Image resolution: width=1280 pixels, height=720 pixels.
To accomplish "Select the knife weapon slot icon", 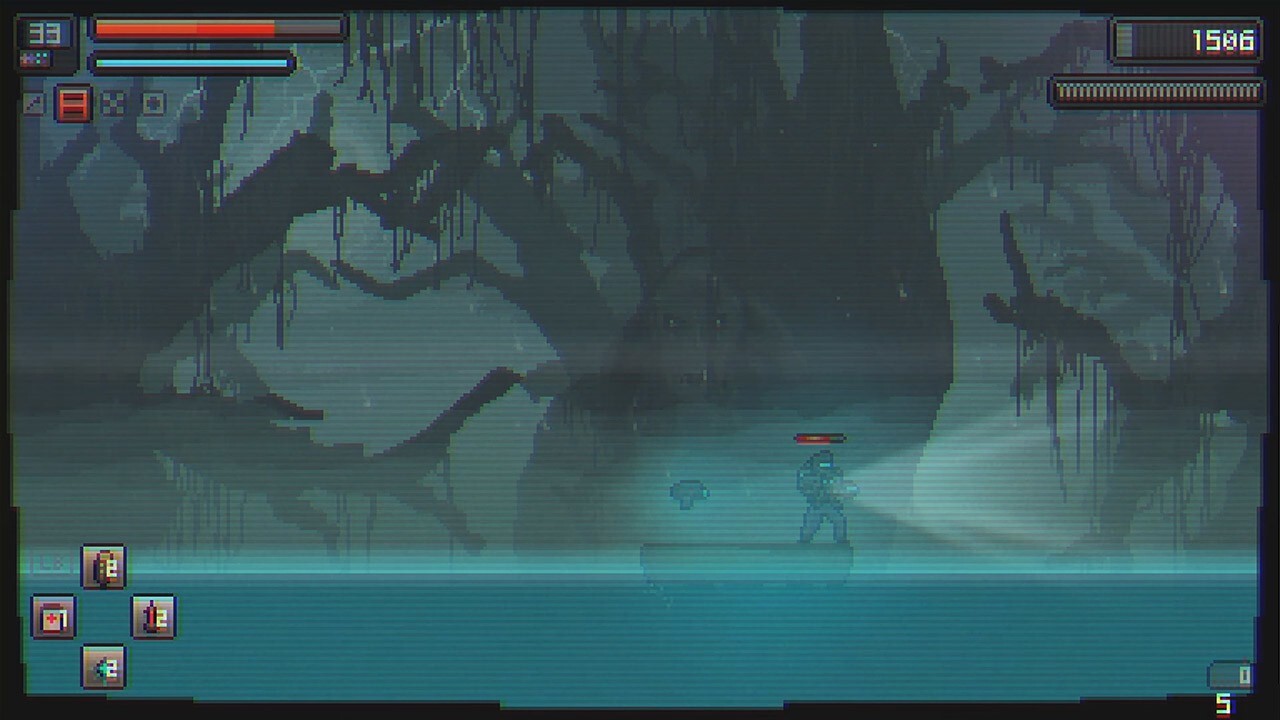I will click(x=34, y=104).
